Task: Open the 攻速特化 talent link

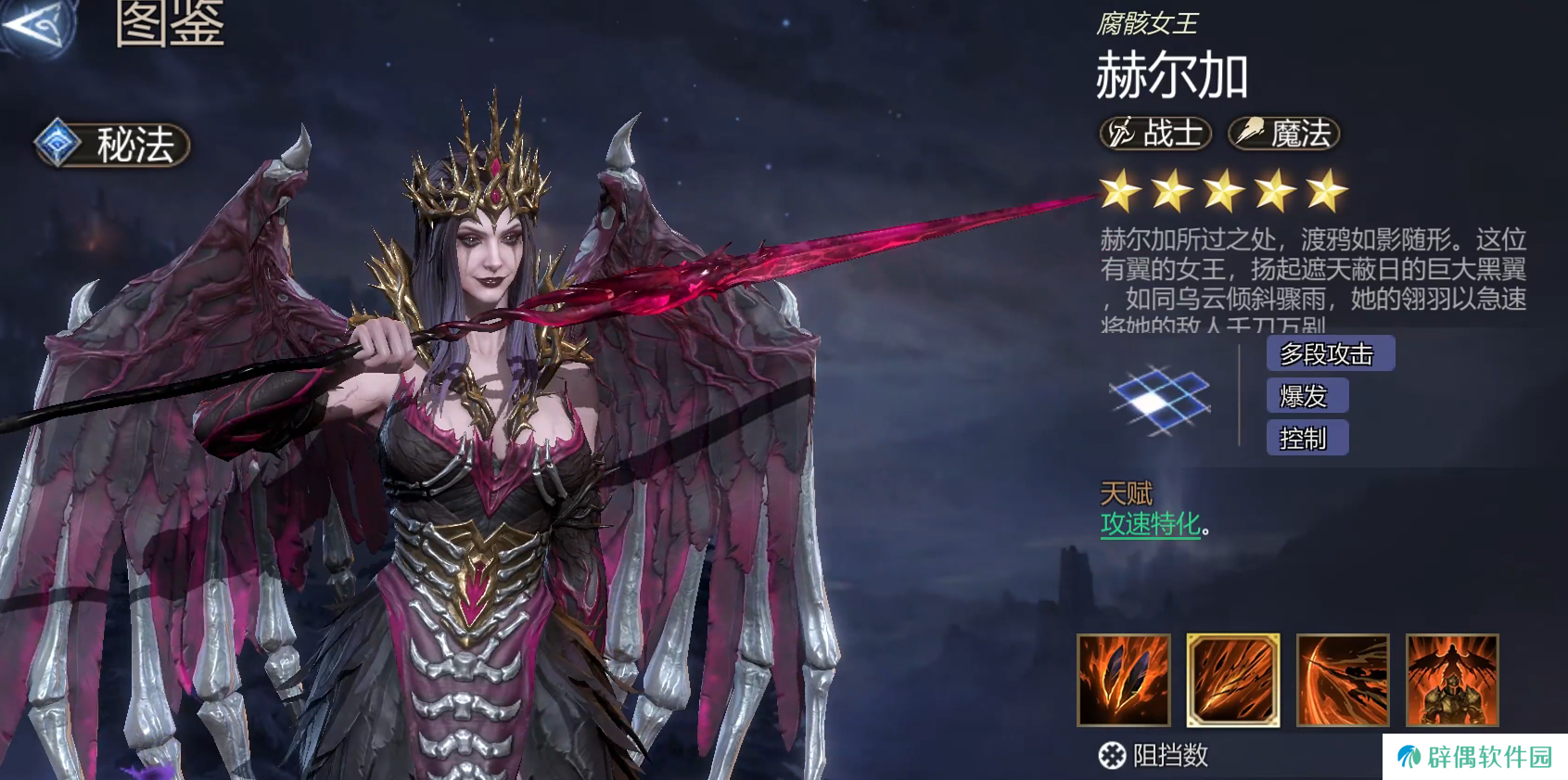Action: (1151, 524)
